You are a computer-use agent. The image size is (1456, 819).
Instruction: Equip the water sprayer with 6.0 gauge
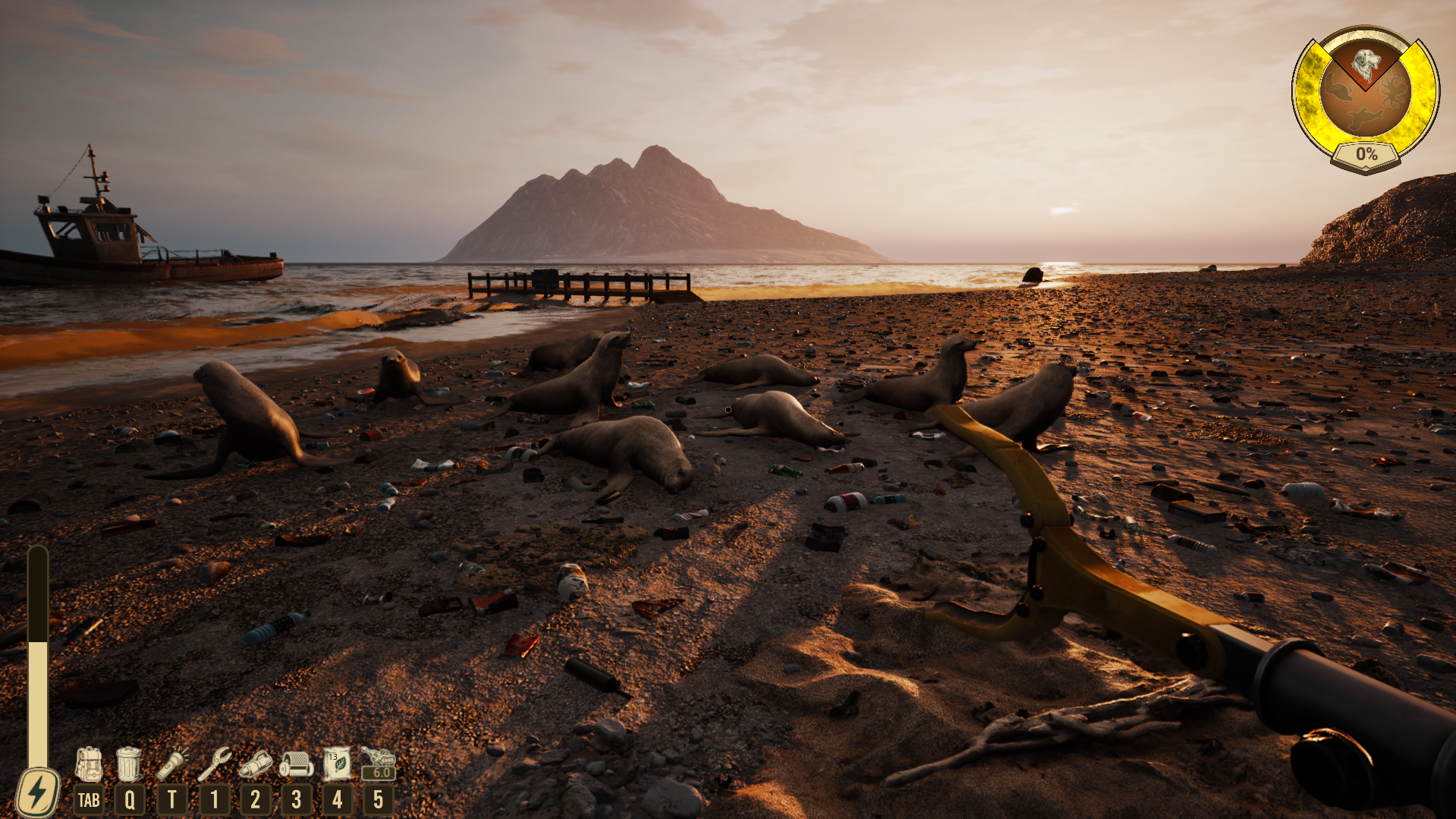[379, 762]
